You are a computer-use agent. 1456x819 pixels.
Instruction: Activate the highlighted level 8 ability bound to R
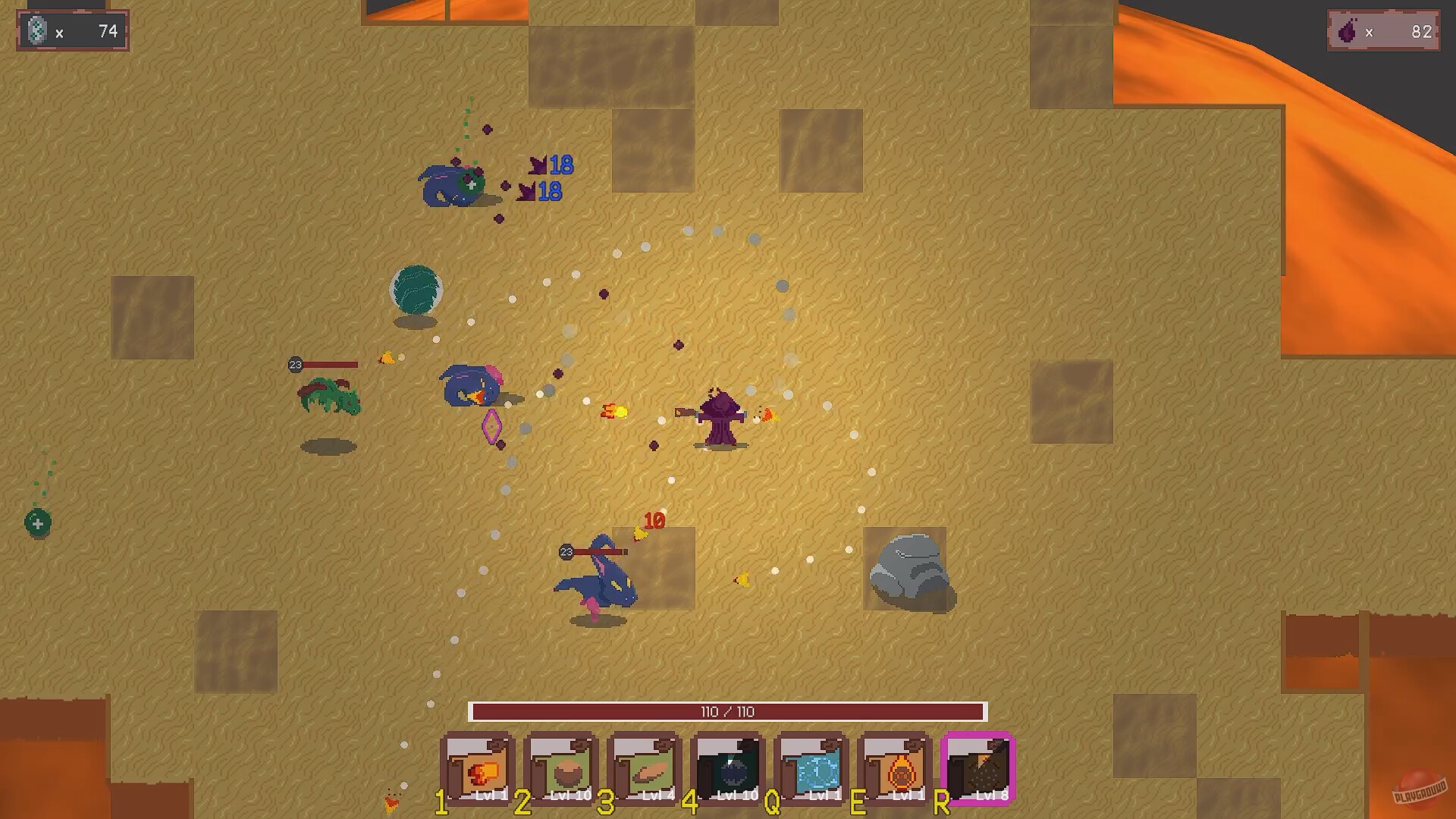[979, 768]
